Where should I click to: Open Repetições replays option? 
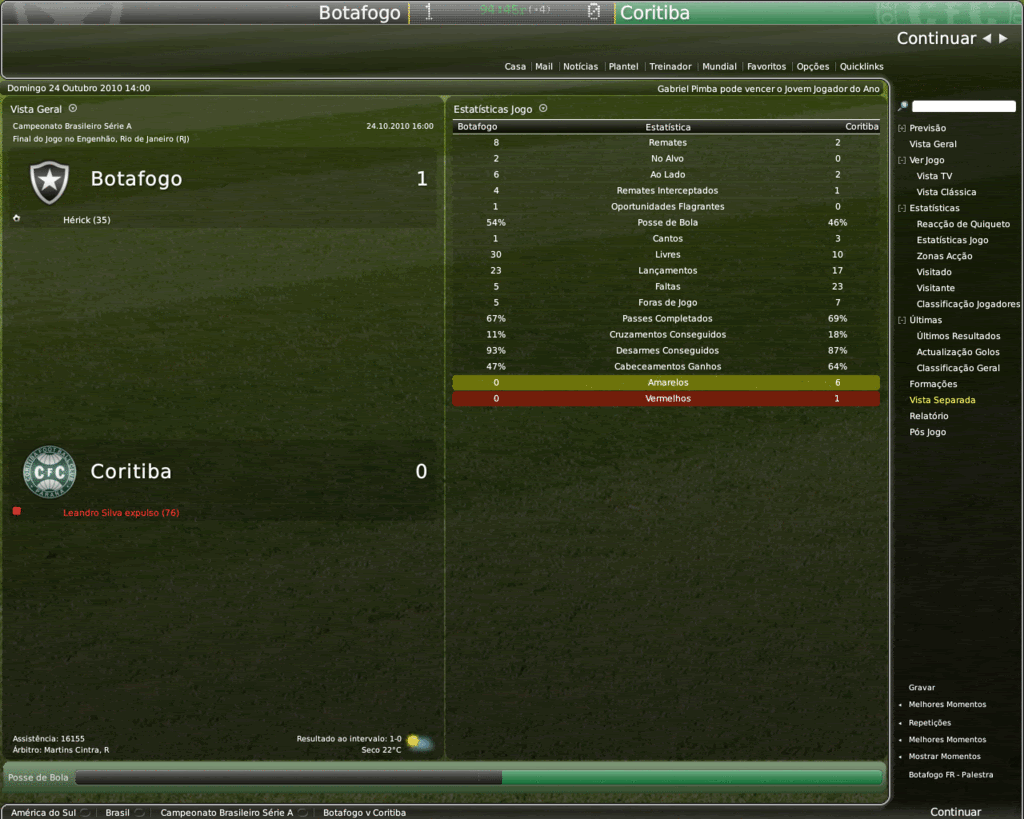(930, 723)
